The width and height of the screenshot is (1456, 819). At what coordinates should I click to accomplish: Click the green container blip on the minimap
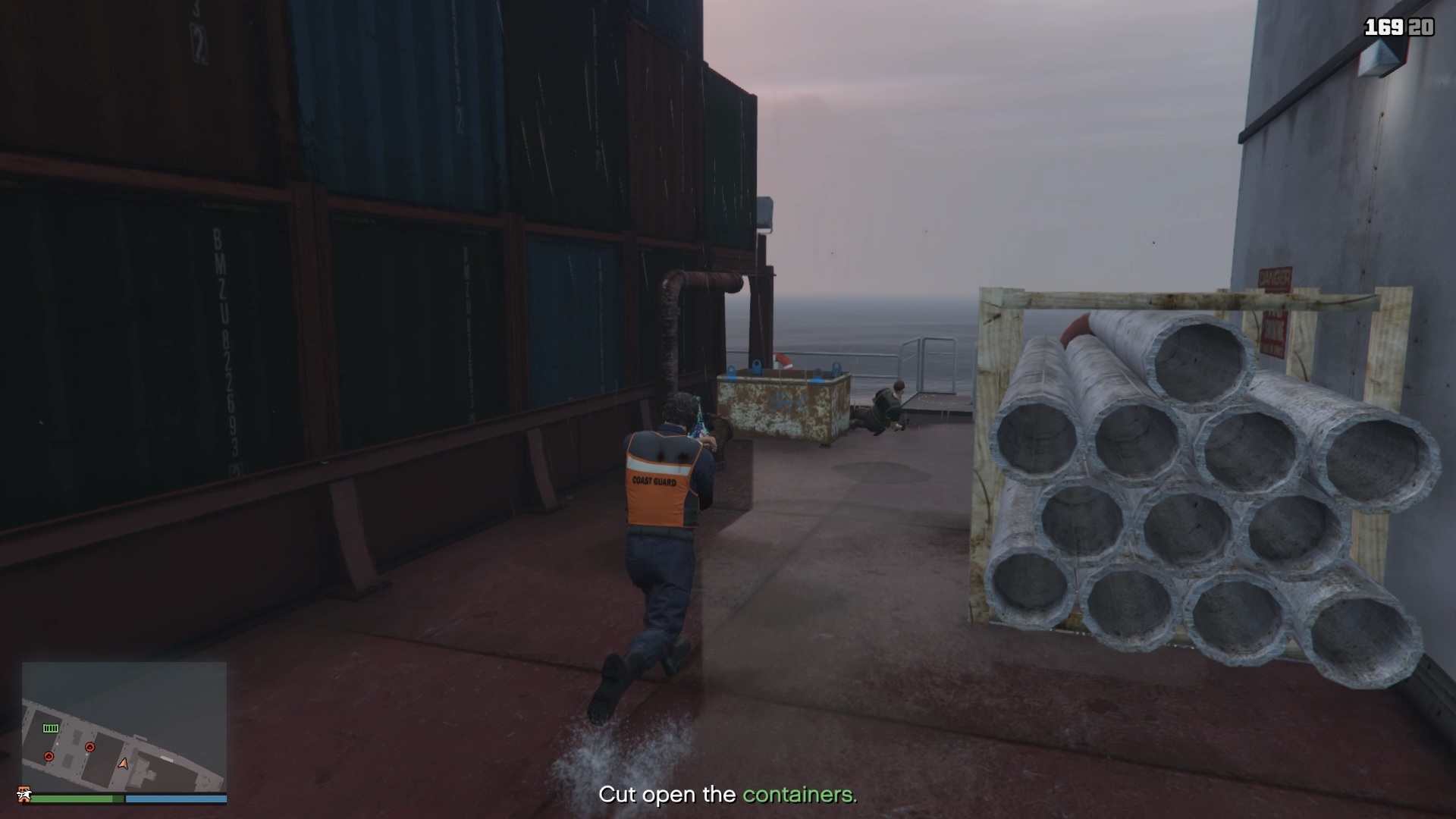(50, 728)
